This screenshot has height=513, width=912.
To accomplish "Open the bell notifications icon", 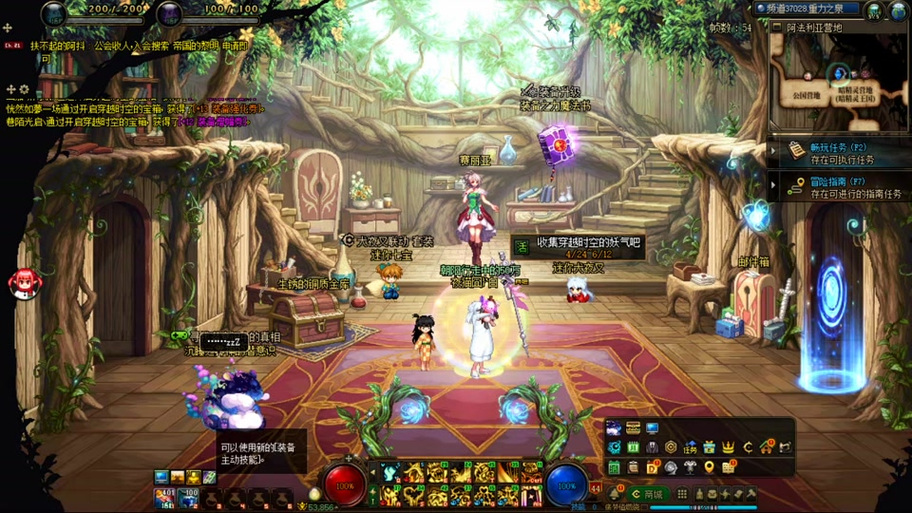I will coord(614,494).
